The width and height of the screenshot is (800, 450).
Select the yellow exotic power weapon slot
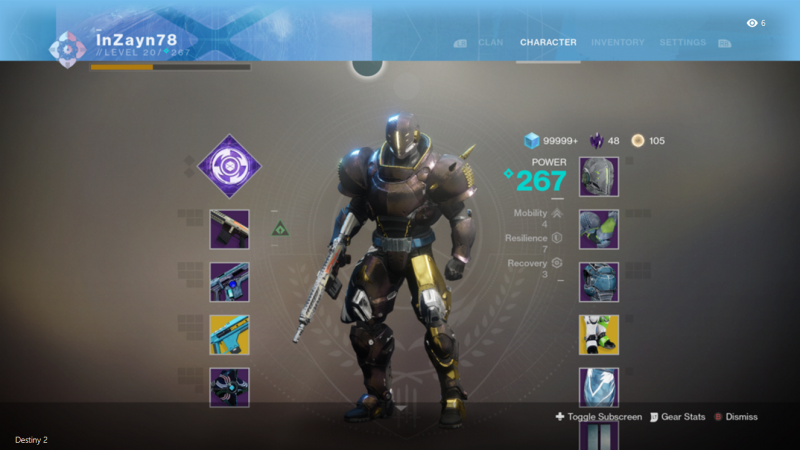click(x=229, y=335)
